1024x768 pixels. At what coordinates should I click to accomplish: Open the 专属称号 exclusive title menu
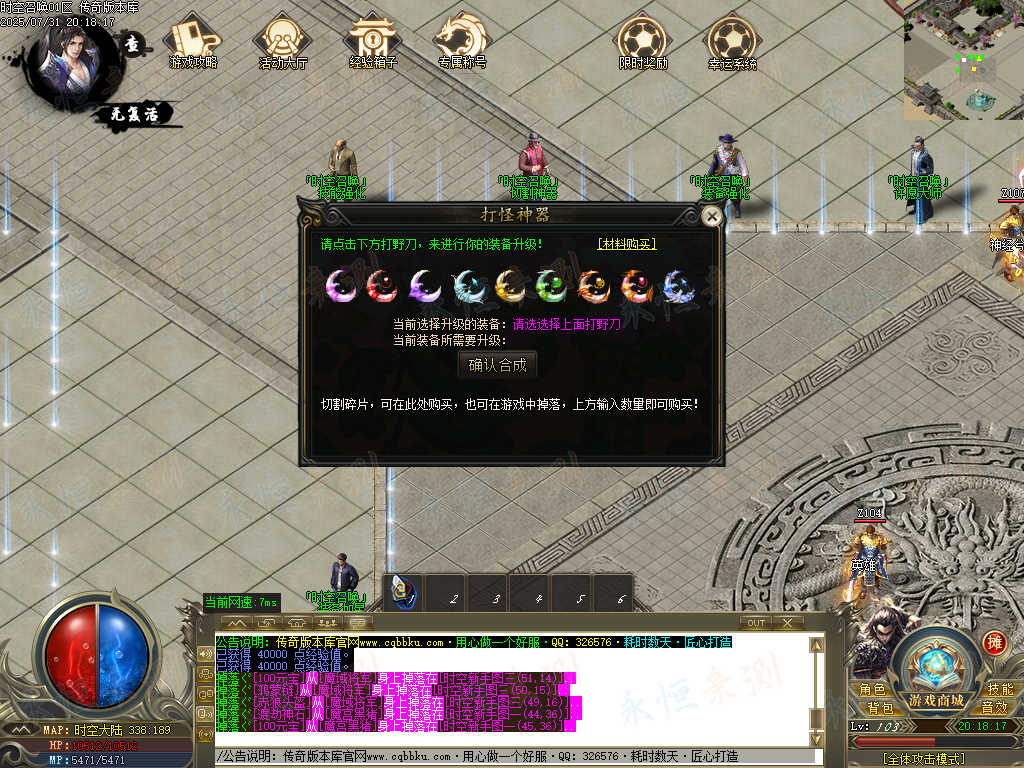tap(462, 43)
